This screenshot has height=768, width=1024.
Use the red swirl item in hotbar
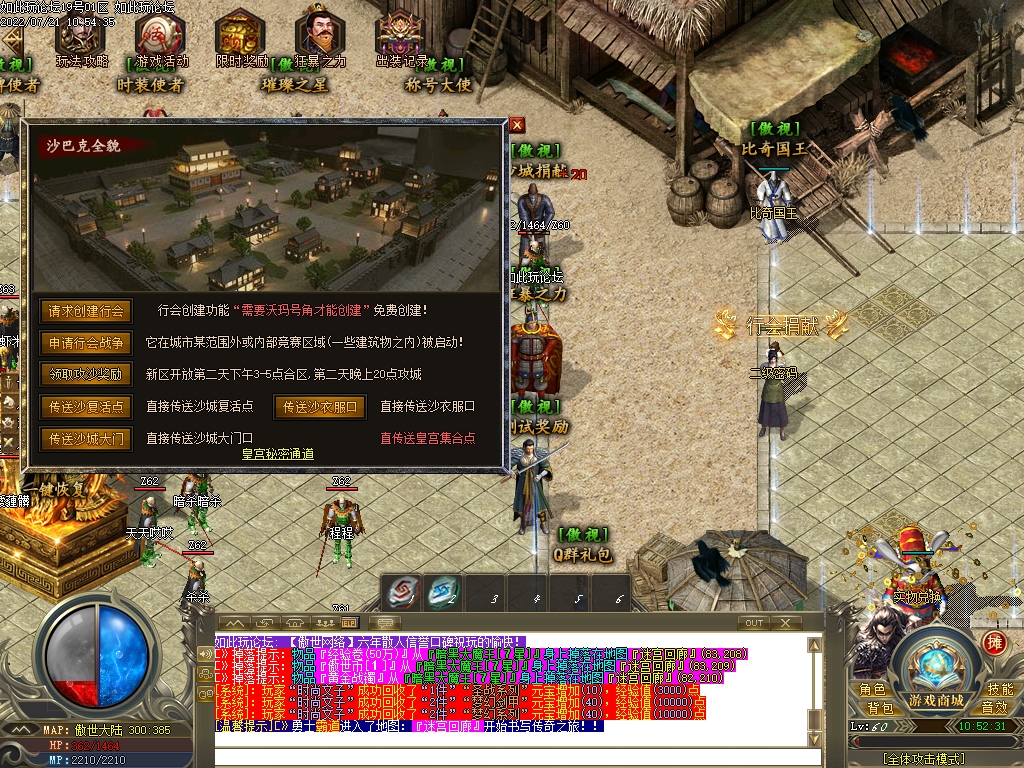[404, 592]
